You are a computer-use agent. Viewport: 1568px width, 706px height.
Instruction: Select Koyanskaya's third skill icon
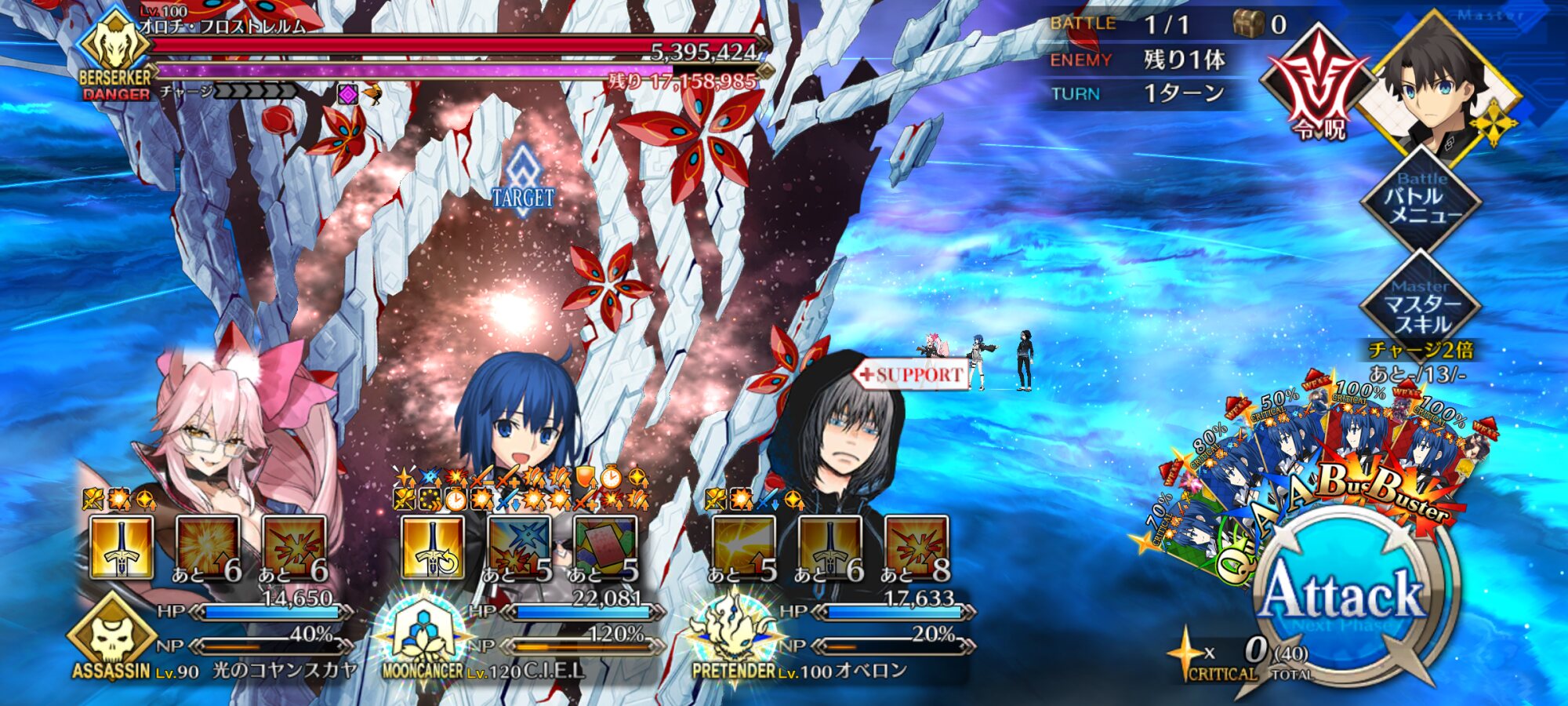pos(294,548)
